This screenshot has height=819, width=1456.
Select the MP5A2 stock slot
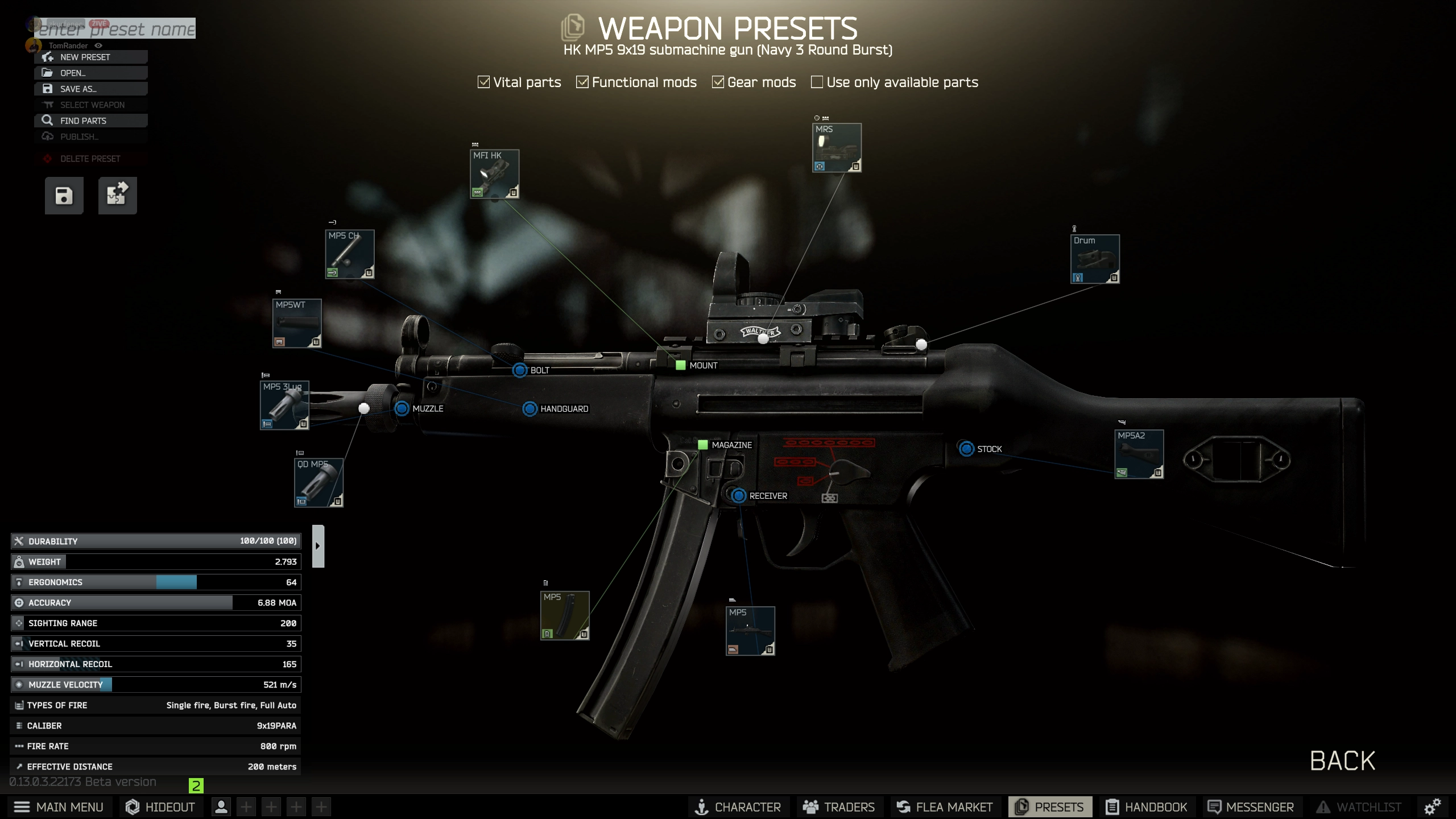1139,454
